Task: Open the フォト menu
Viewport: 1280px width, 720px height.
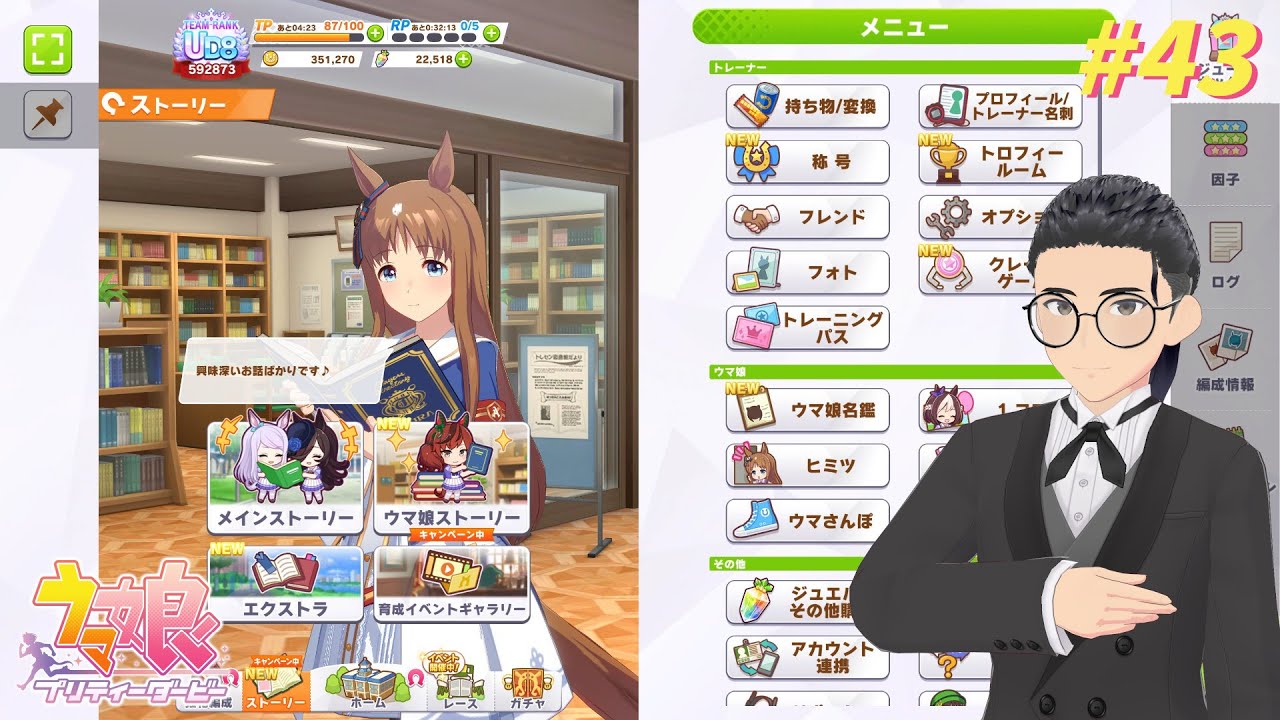Action: pyautogui.click(x=807, y=272)
